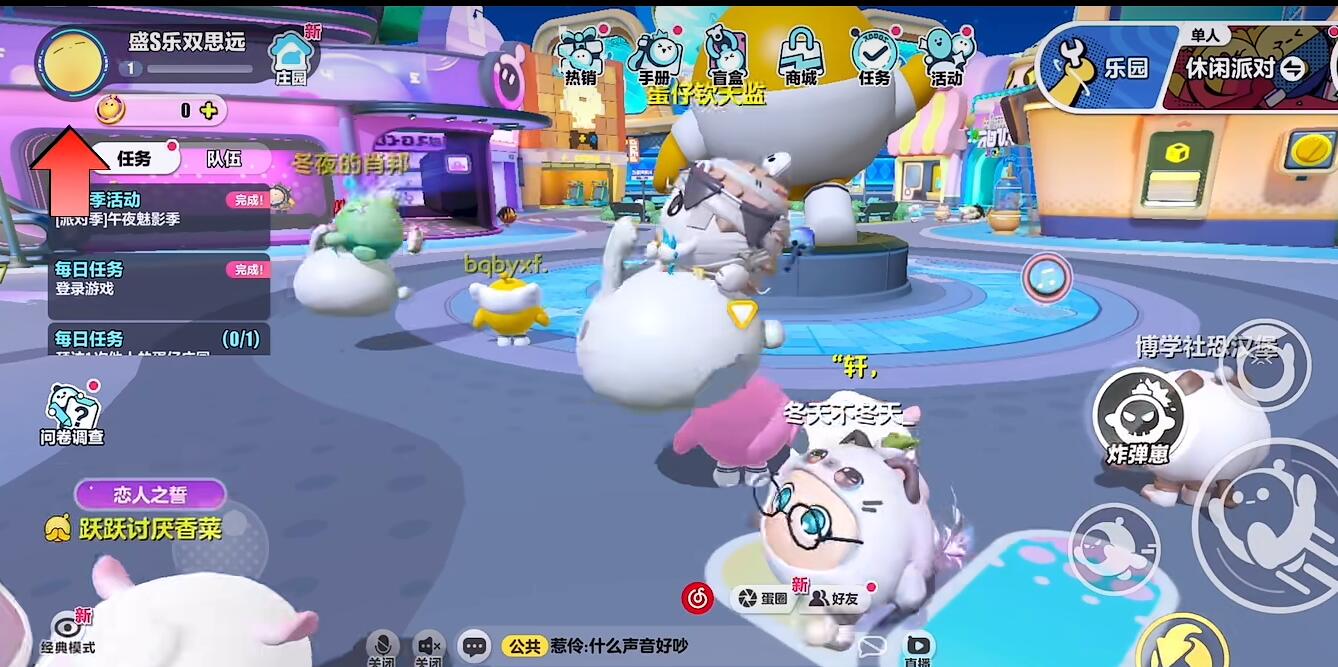Open the 热销 hot sales menu
The image size is (1338, 667).
click(x=582, y=56)
